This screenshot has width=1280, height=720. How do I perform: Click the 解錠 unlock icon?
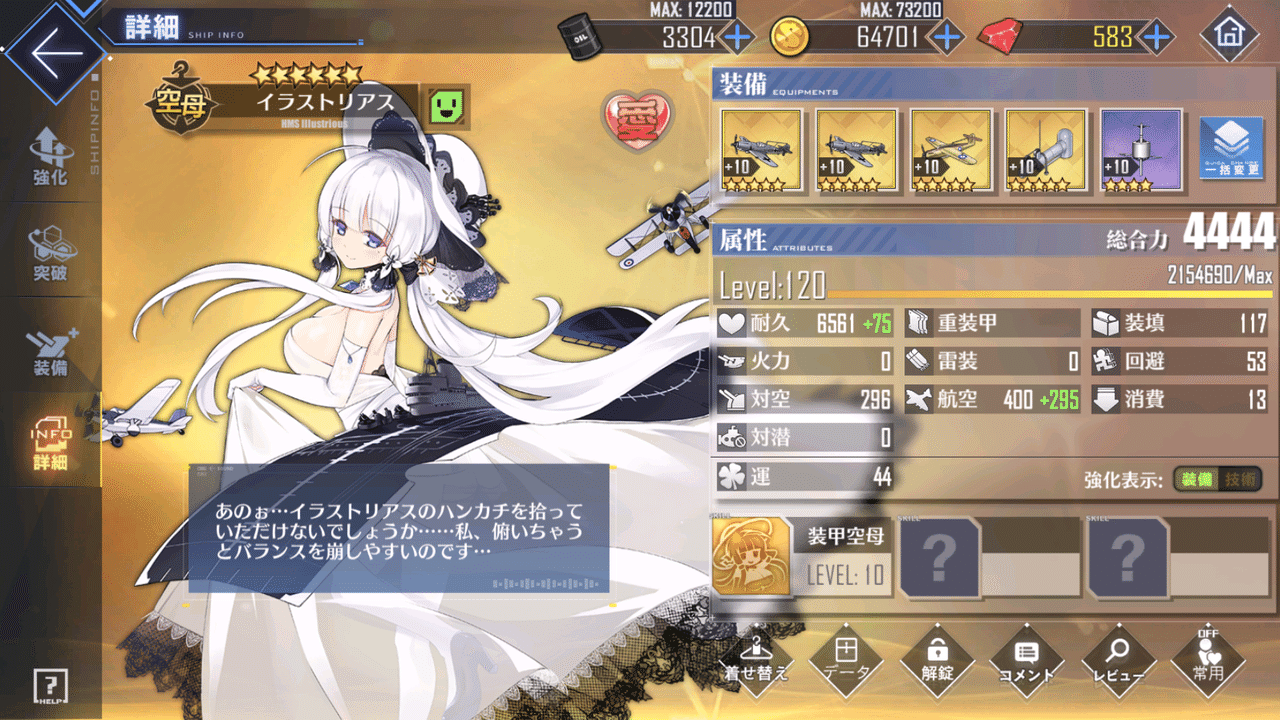[936, 660]
